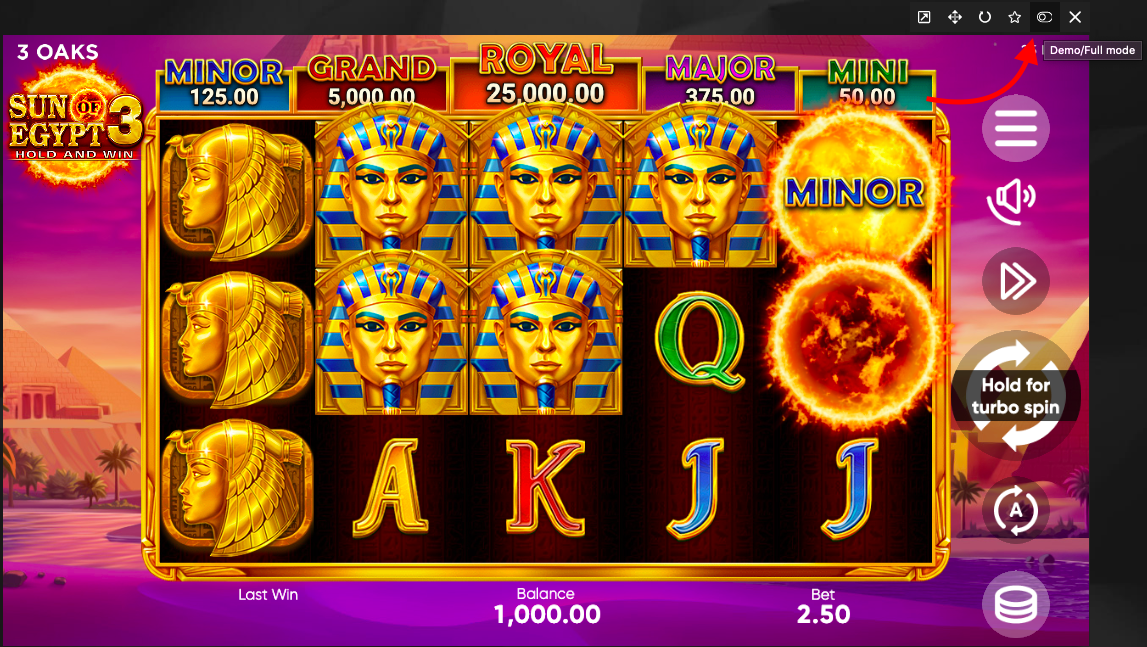Close the game window
The width and height of the screenshot is (1147, 647).
(x=1075, y=17)
